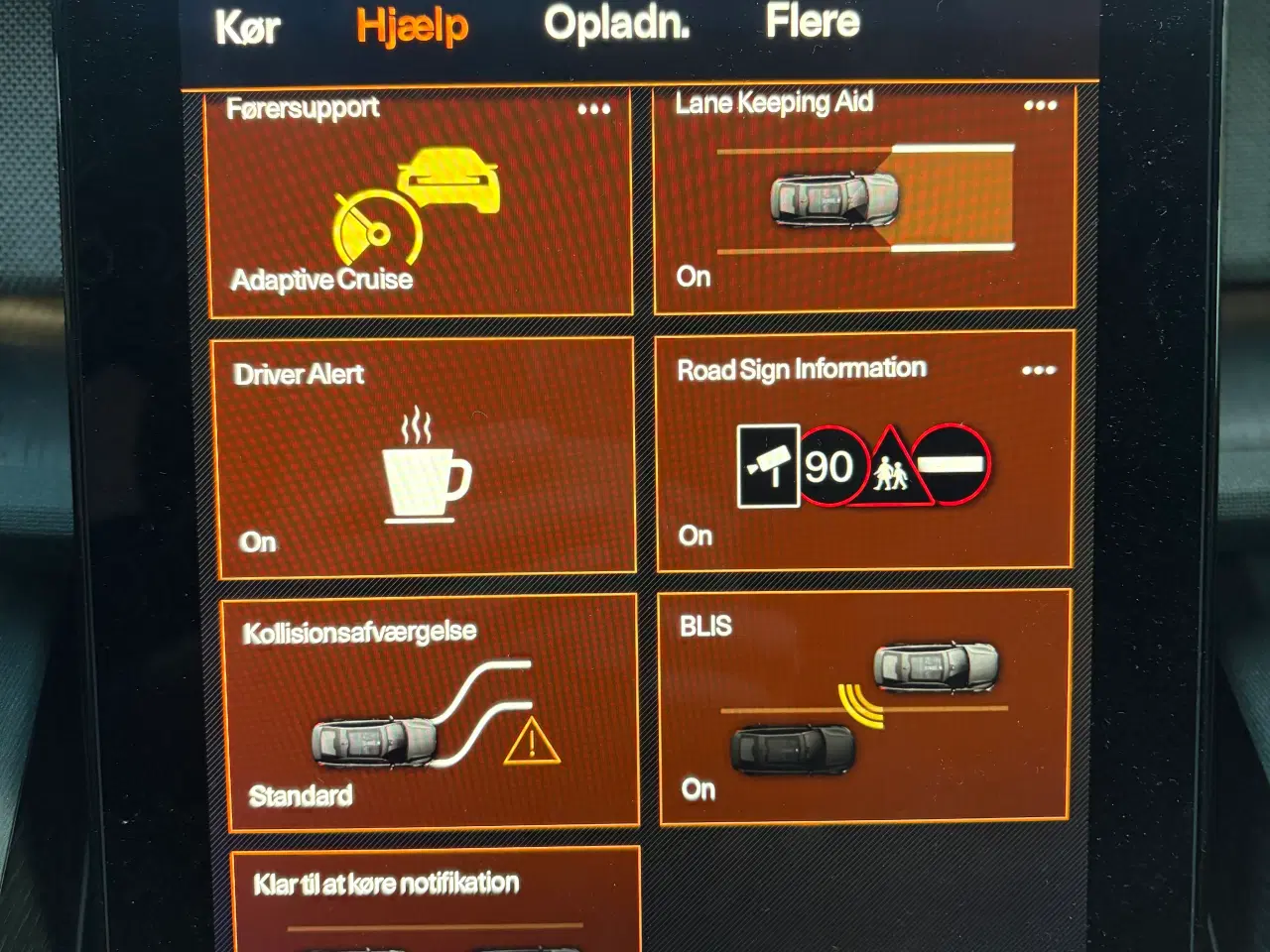Switch to the Kør tab

[247, 27]
